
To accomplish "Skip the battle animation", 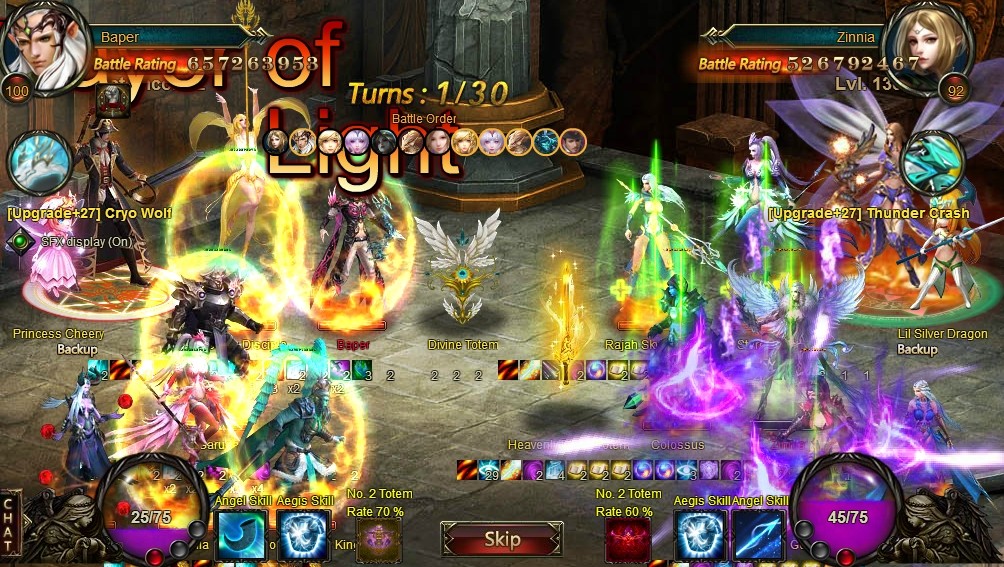I will pos(501,539).
